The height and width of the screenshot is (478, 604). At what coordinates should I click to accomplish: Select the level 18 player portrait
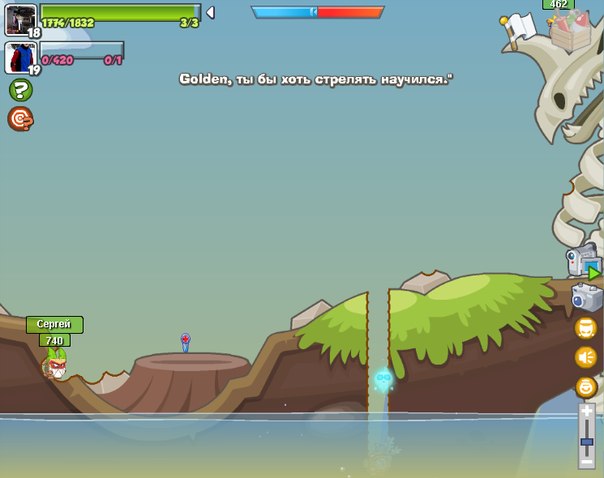tap(20, 19)
